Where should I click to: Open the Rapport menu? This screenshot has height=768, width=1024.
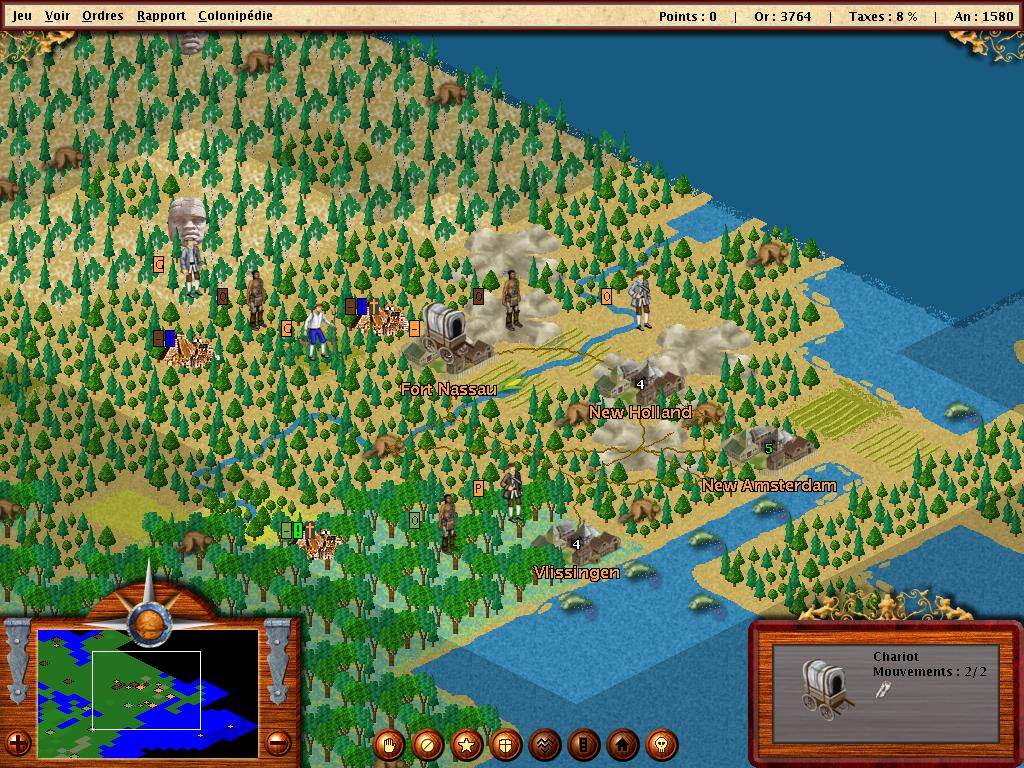pyautogui.click(x=161, y=16)
